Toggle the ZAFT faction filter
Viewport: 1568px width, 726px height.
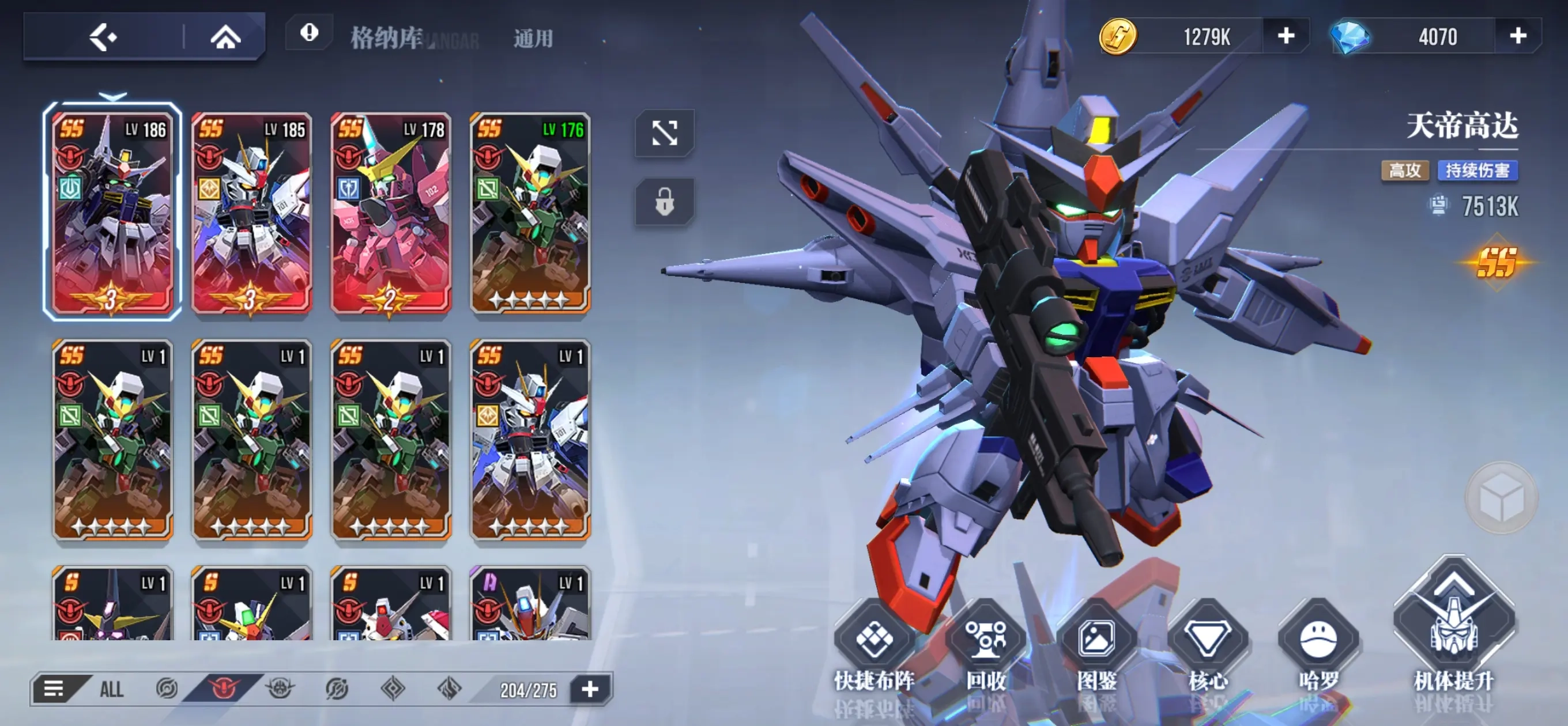pyautogui.click(x=280, y=690)
